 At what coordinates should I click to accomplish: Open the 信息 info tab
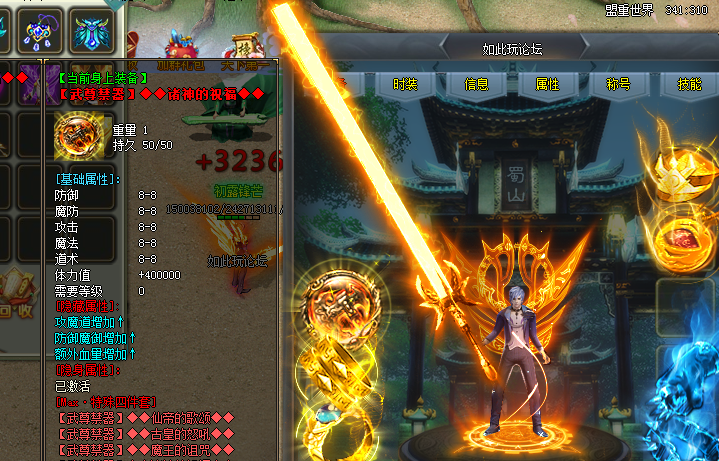[x=476, y=84]
